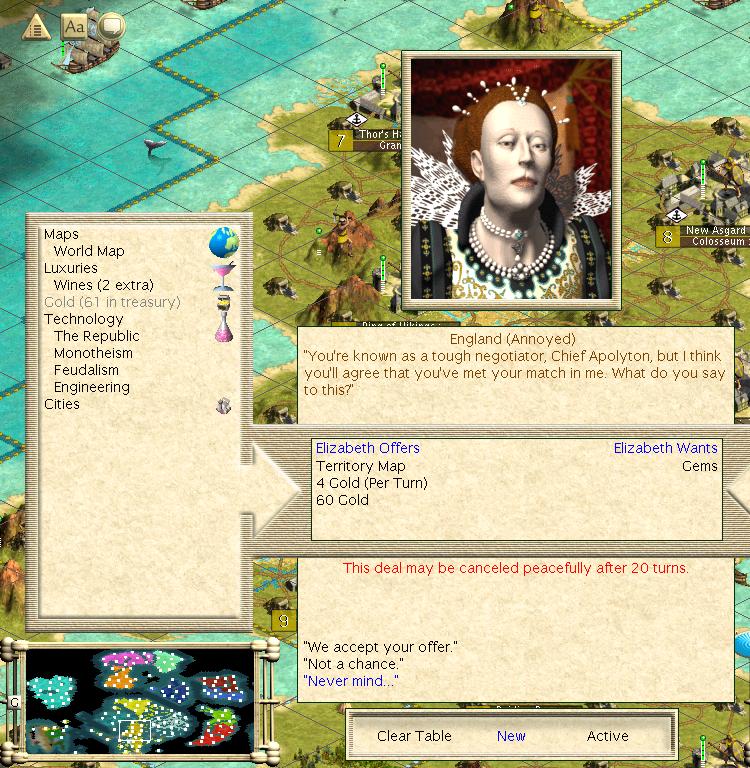Open the New deals view

(x=511, y=736)
